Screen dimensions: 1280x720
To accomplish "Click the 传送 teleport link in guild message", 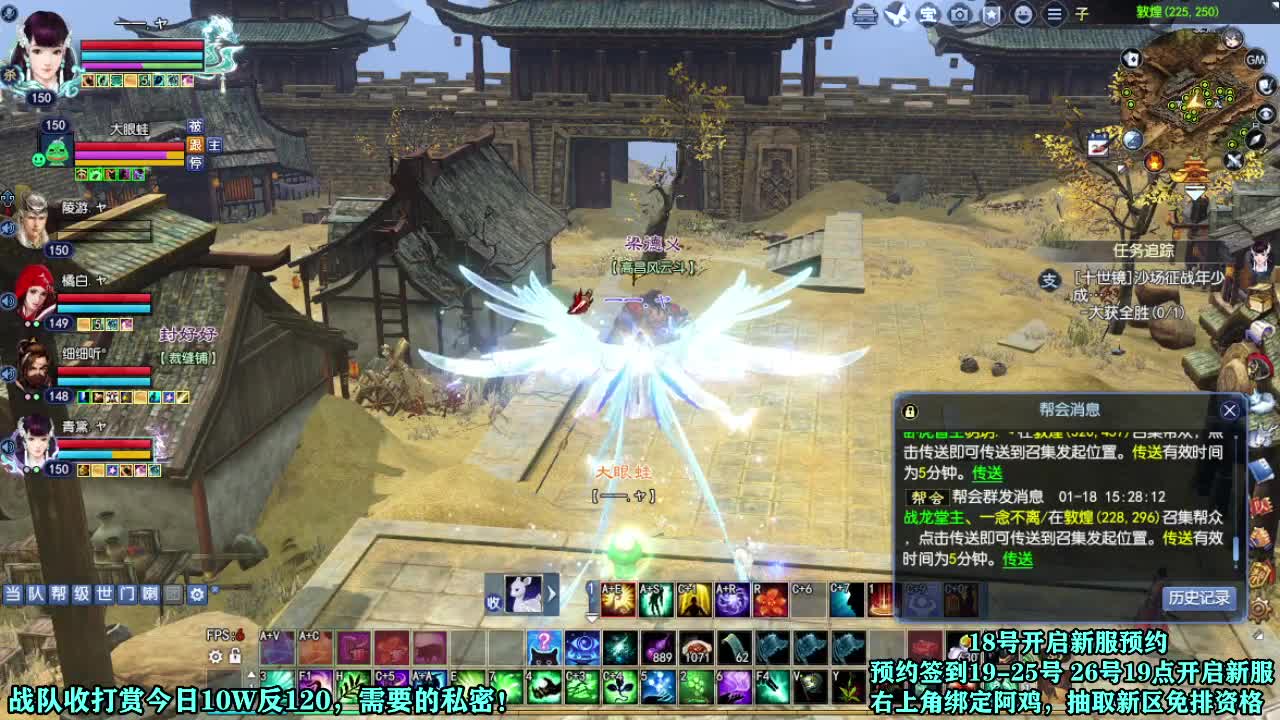I will pyautogui.click(x=1018, y=558).
